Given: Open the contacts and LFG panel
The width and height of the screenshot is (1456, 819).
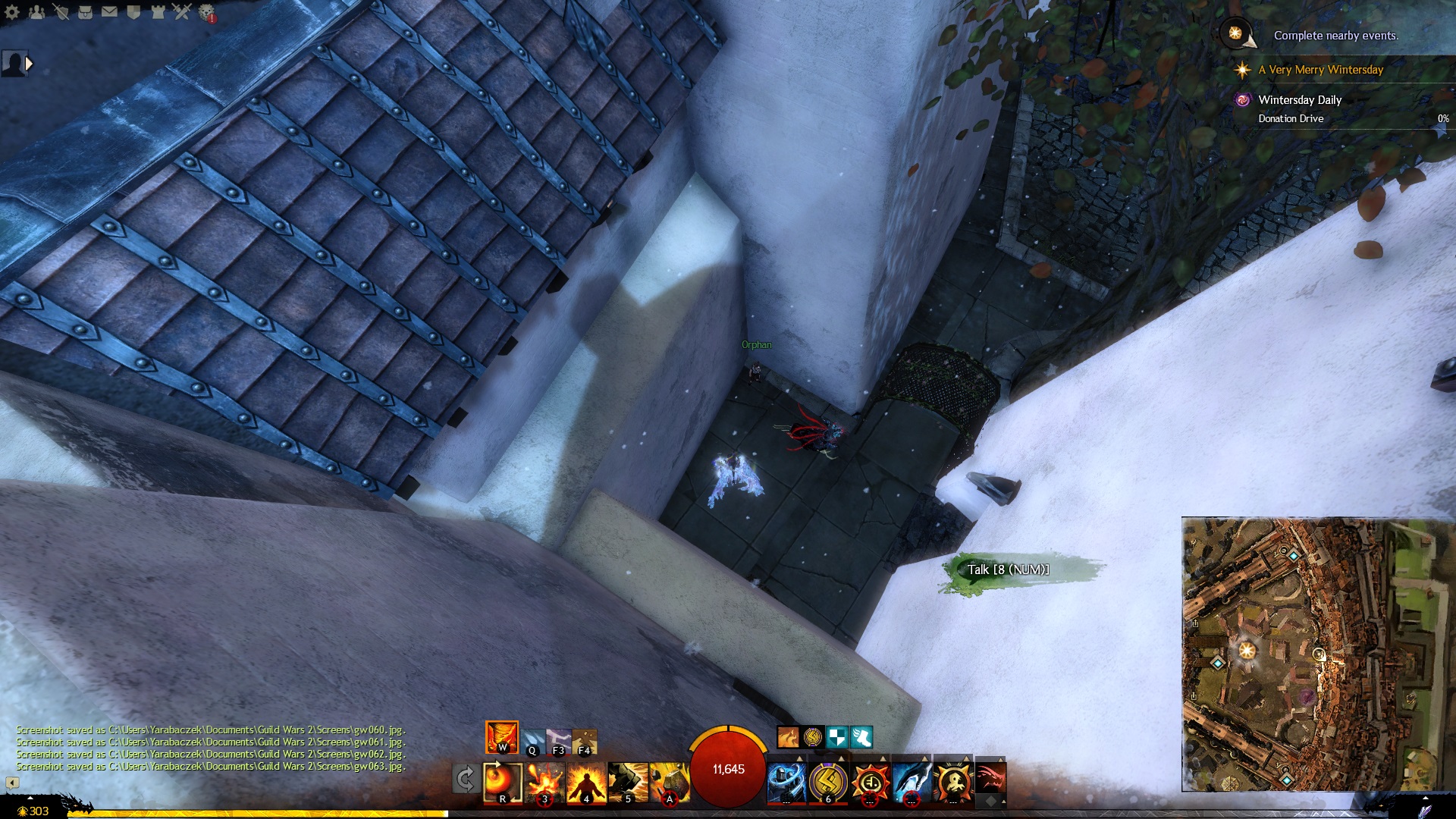Looking at the screenshot, I should pyautogui.click(x=36, y=12).
